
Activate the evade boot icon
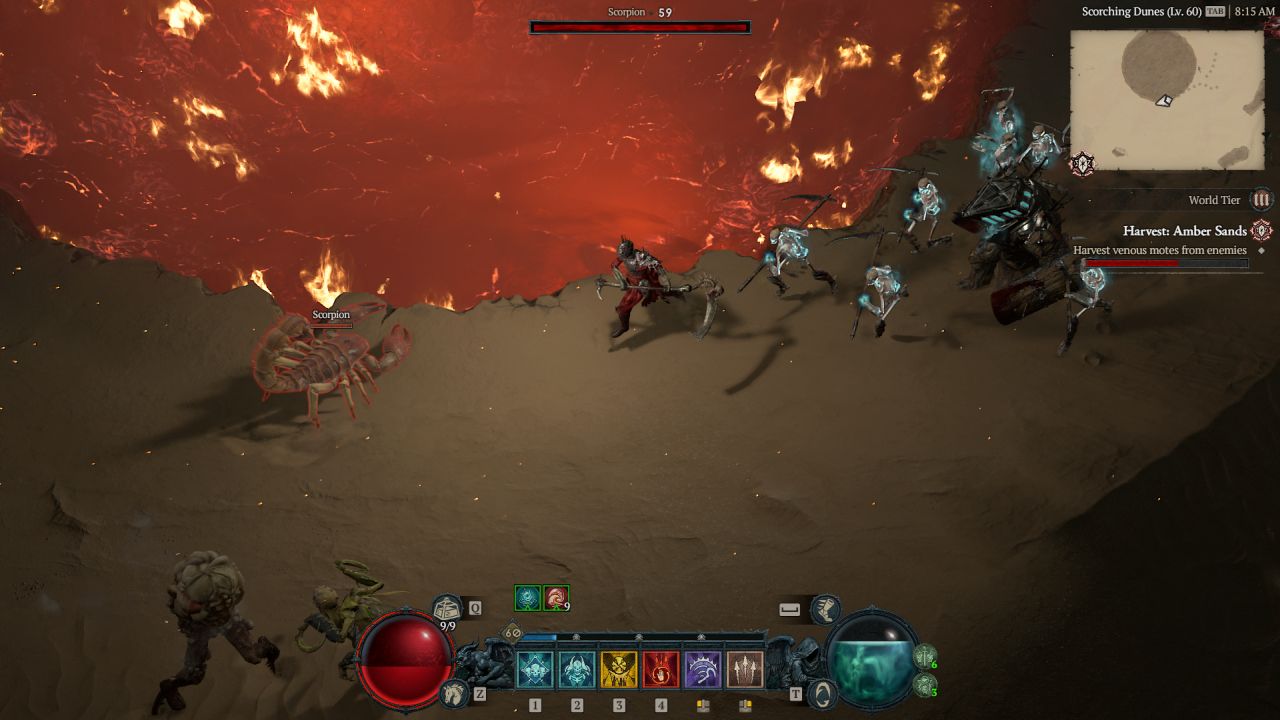[825, 608]
